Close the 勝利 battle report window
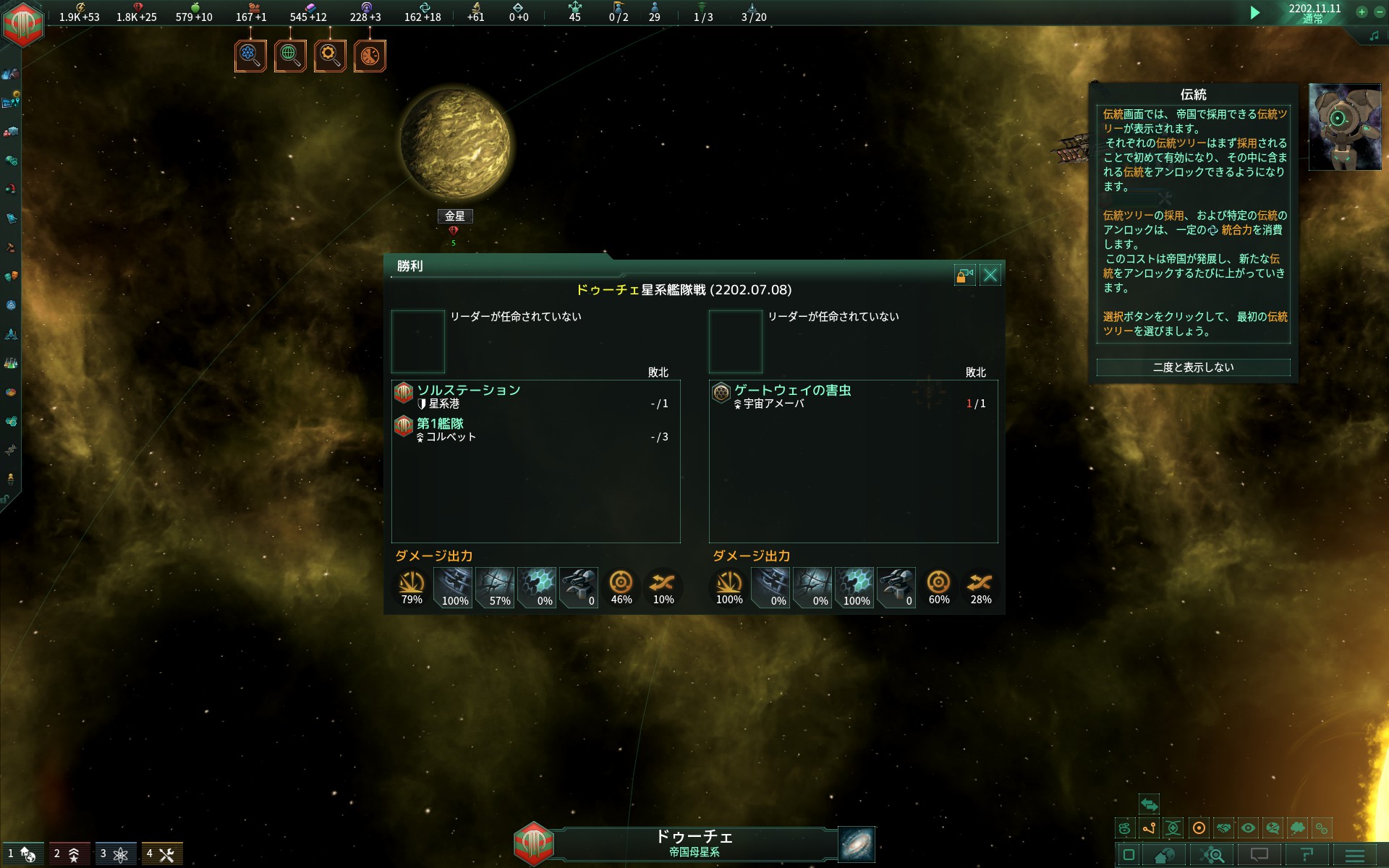The image size is (1389, 868). [x=990, y=275]
